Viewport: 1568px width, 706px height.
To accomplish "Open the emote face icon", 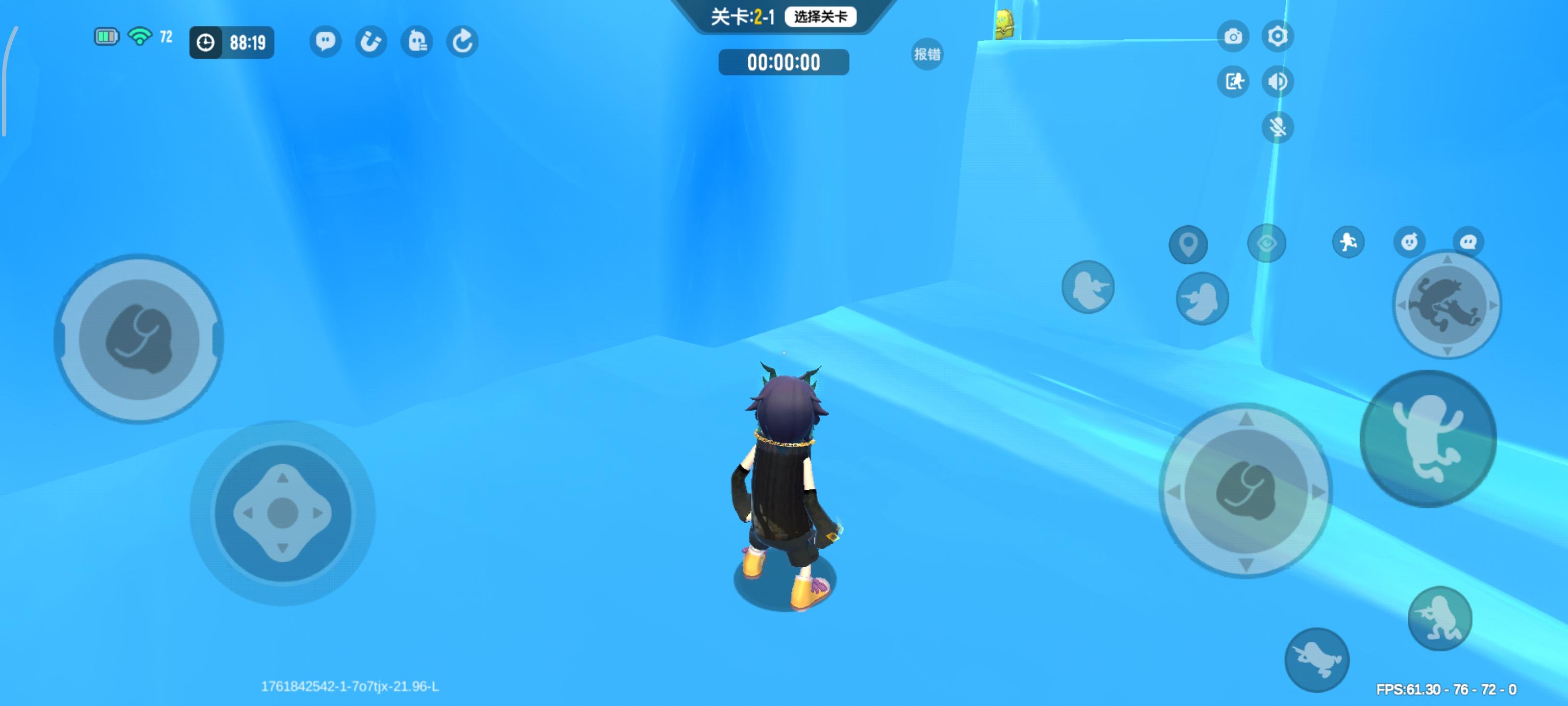I will (x=1409, y=241).
